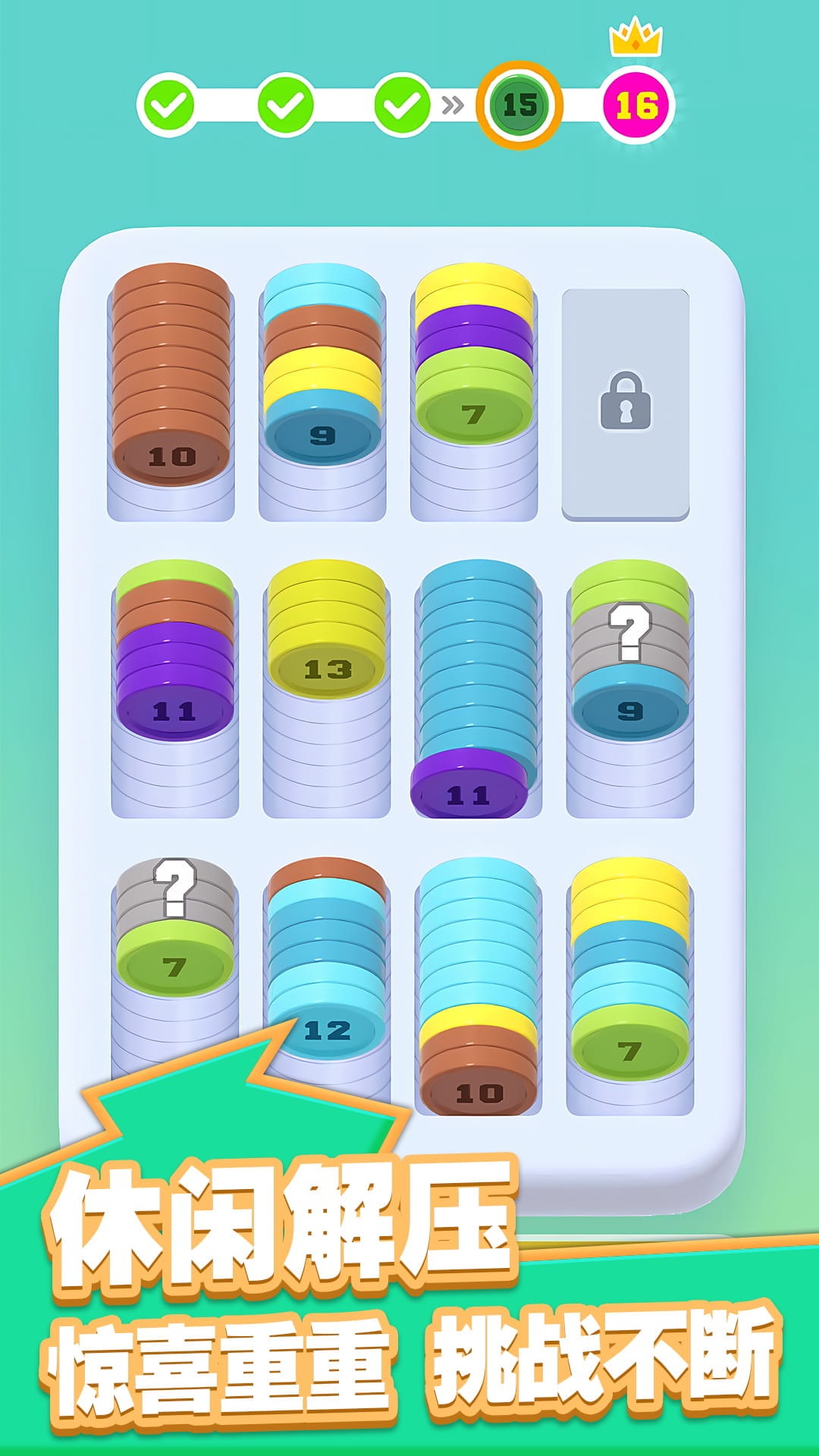Choose the blue stack numbered 12

327,971
